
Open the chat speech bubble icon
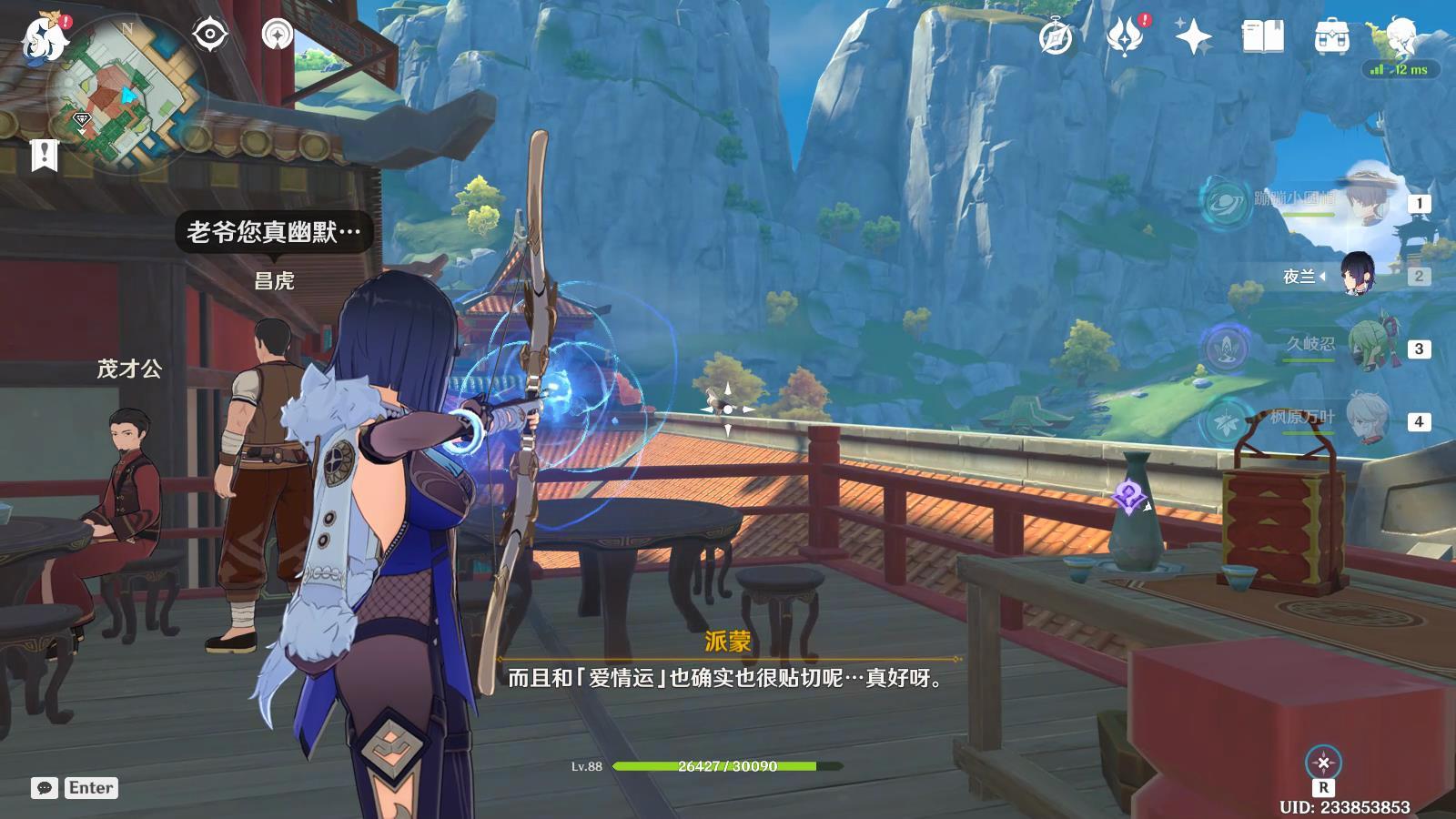click(x=44, y=788)
